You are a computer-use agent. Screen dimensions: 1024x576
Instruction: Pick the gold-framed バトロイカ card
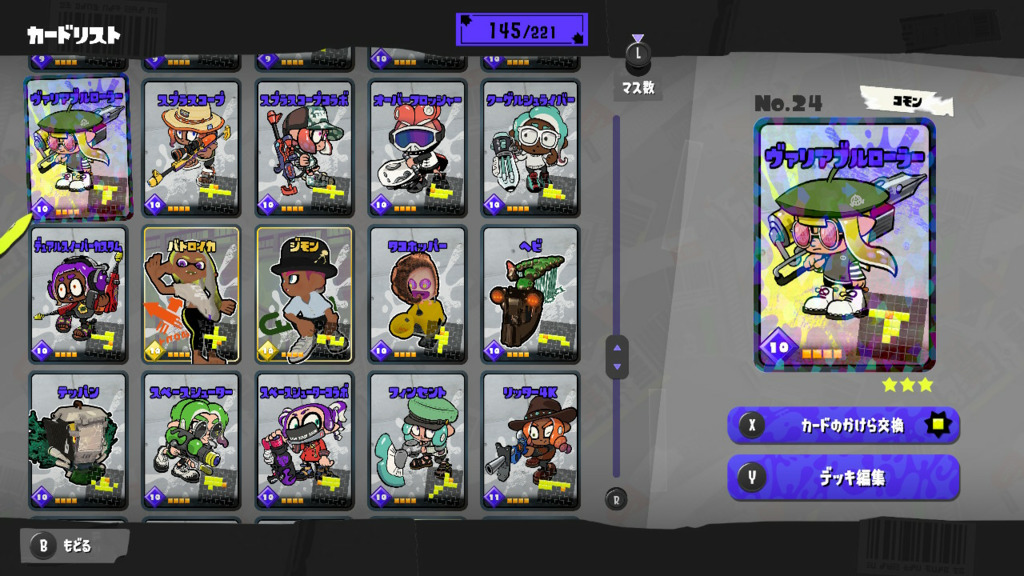(x=192, y=294)
